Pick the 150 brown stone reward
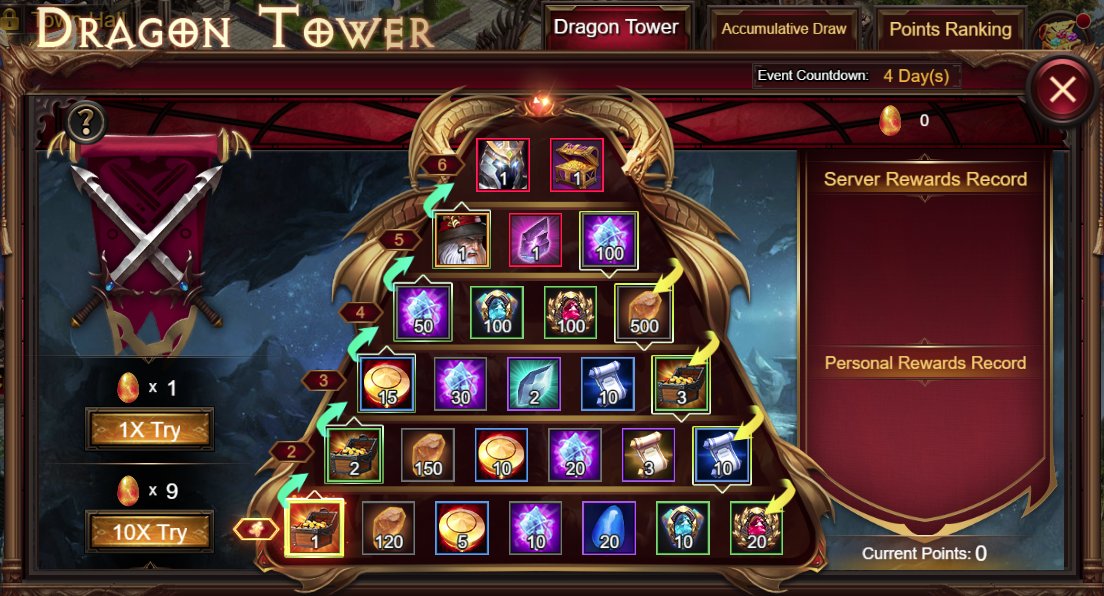1104x596 pixels. tap(429, 456)
